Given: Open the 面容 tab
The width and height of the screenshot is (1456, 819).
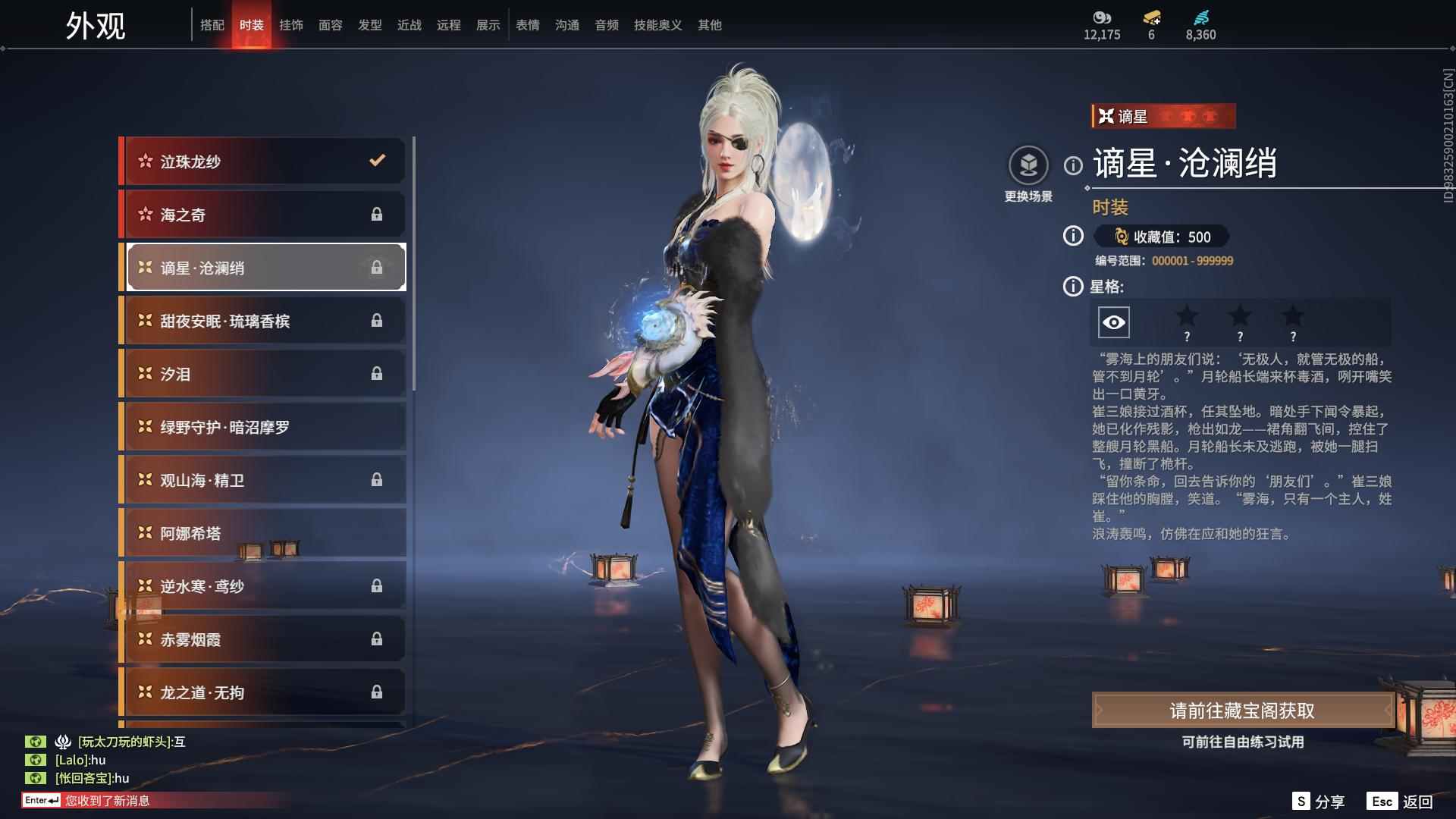Looking at the screenshot, I should point(331,24).
